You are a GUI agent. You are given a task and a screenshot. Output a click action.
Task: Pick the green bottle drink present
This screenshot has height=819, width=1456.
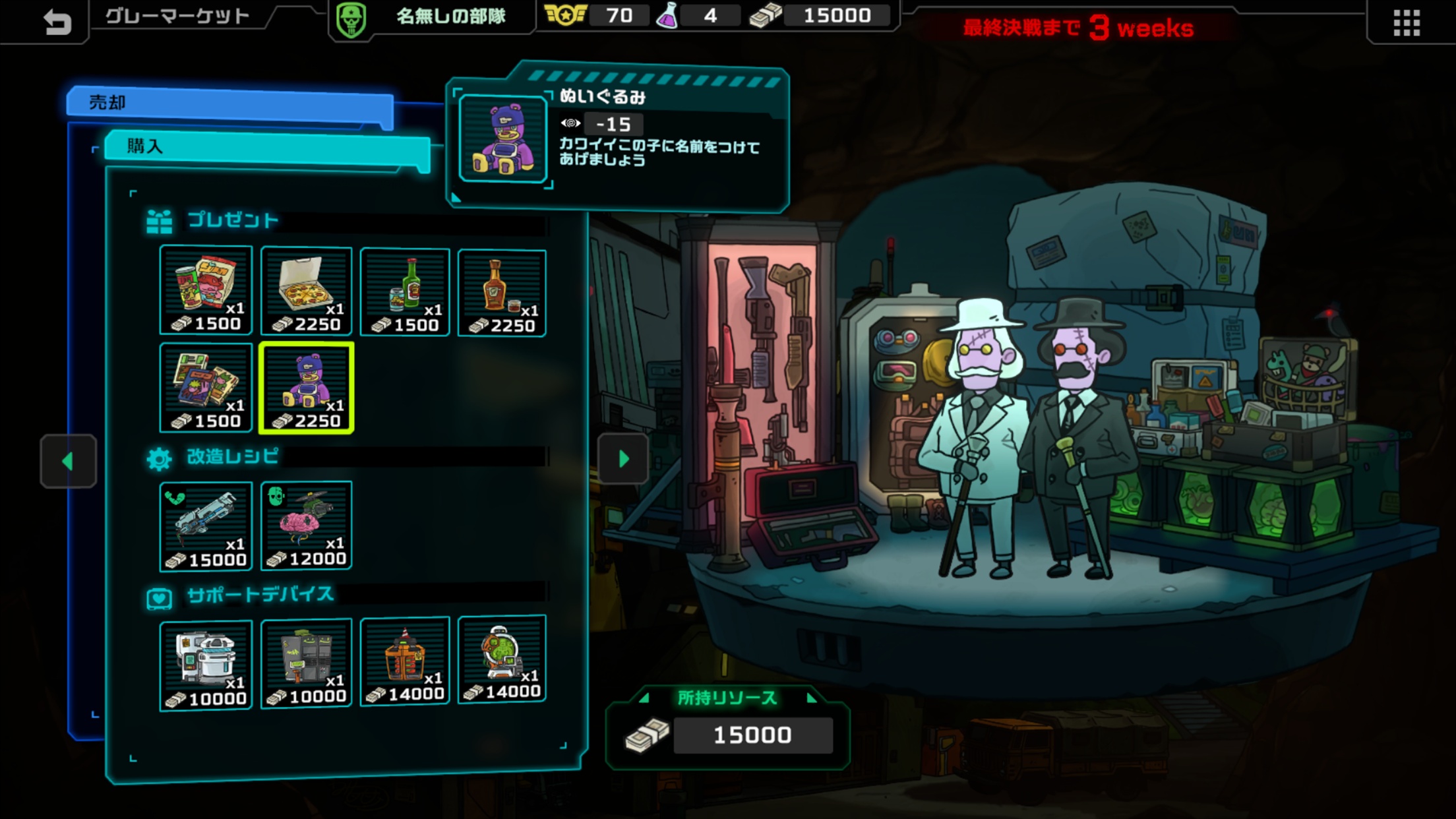(x=405, y=292)
